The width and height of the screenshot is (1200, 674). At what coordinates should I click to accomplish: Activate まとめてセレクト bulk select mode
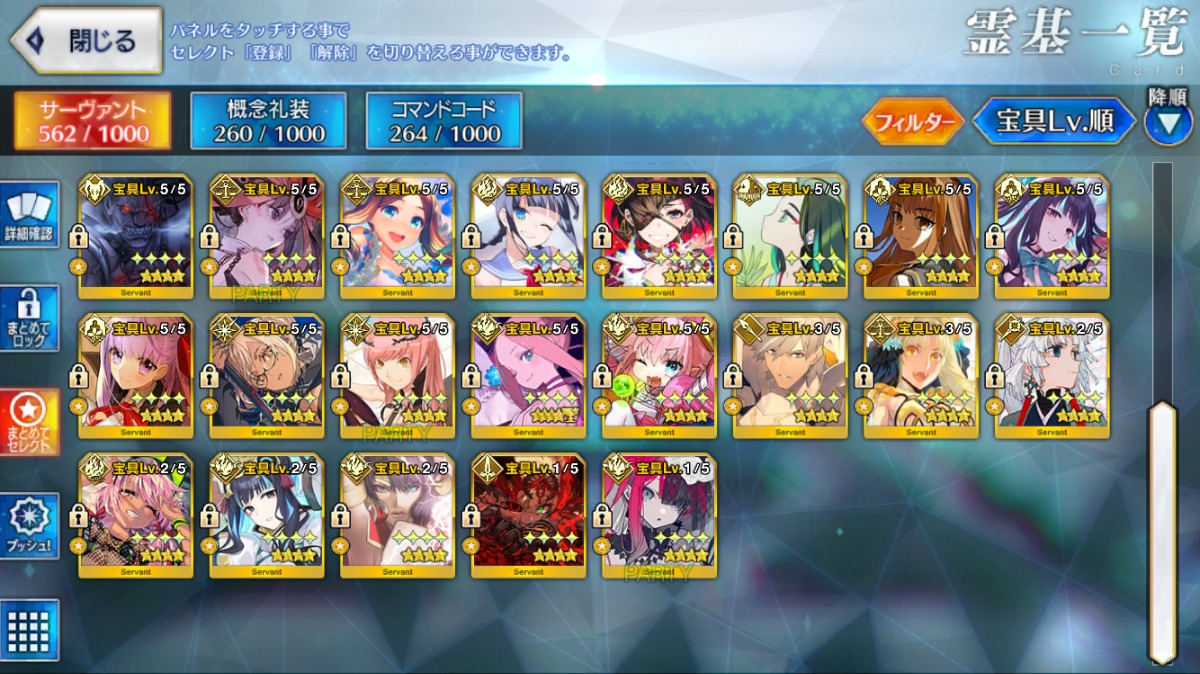click(30, 421)
